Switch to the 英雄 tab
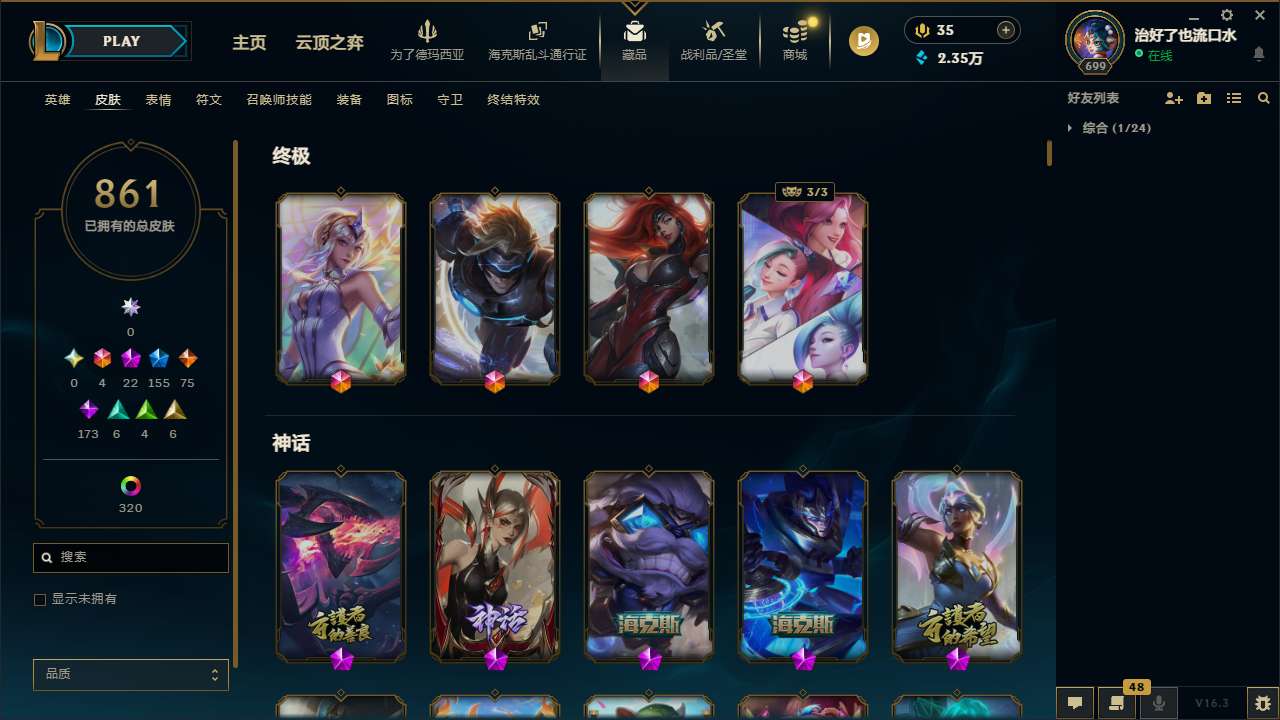Image resolution: width=1280 pixels, height=720 pixels. coord(57,100)
